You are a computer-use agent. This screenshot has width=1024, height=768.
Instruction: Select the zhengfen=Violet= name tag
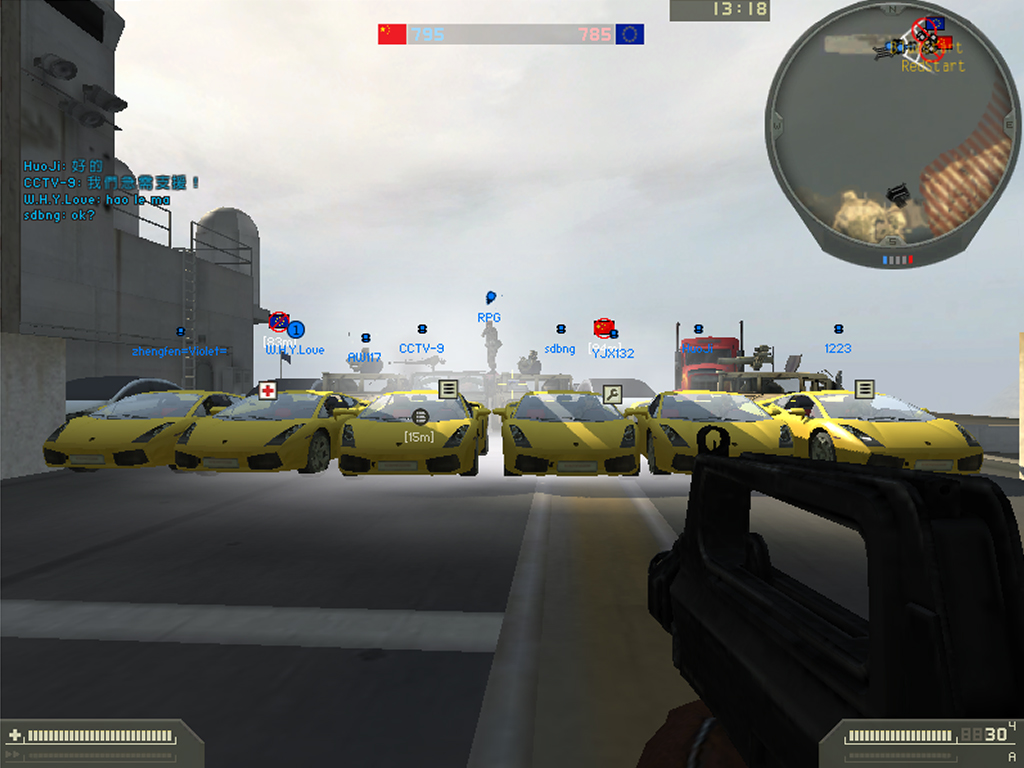180,351
